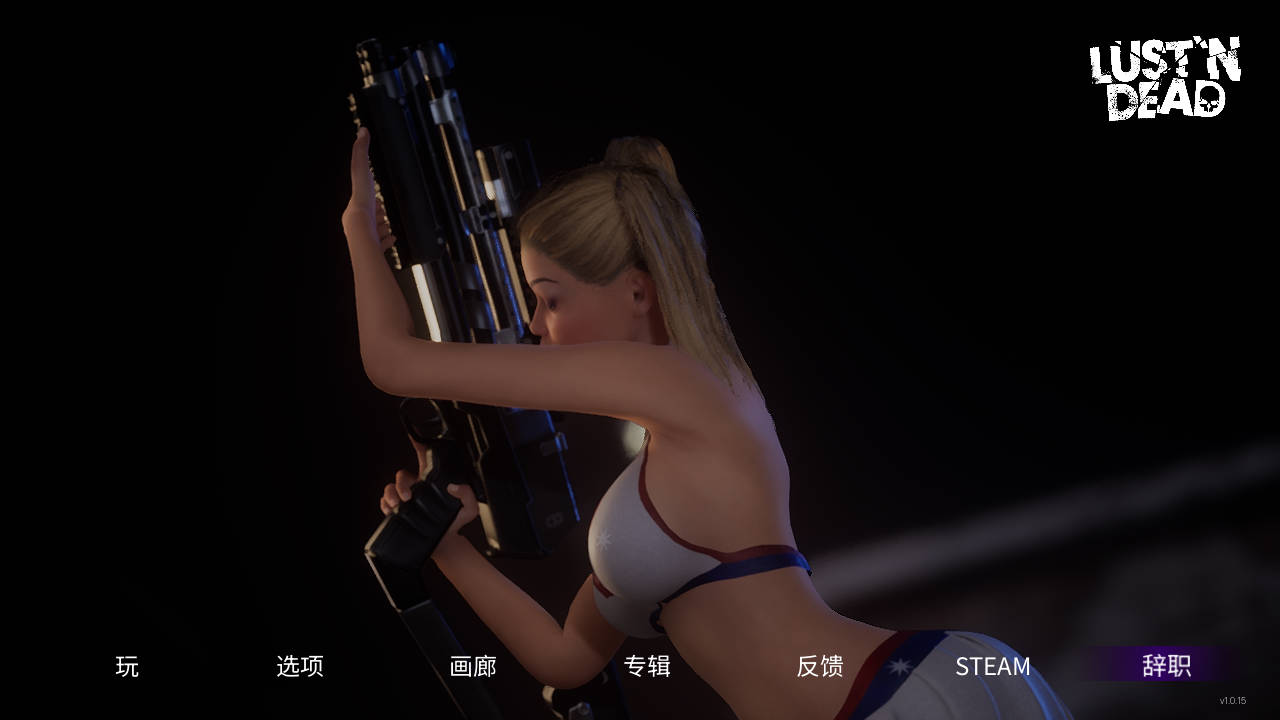Adjust game settings via 选项
This screenshot has width=1280, height=720.
pos(301,666)
